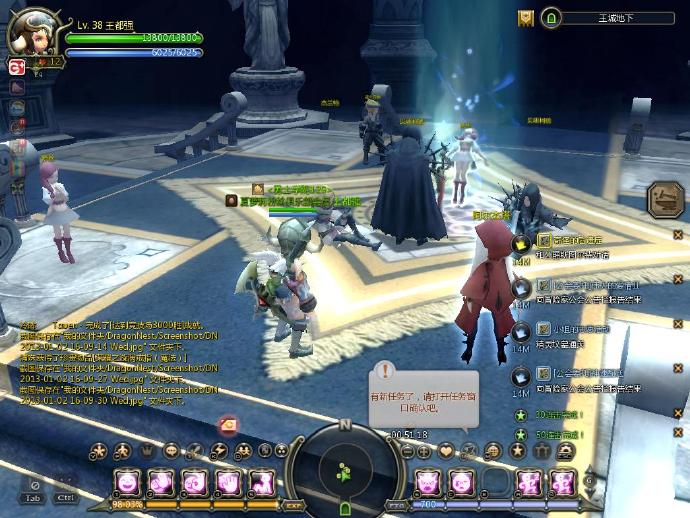This screenshot has width=690, height=518.
Task: Open the mail envelope notification icon
Action: 228,424
